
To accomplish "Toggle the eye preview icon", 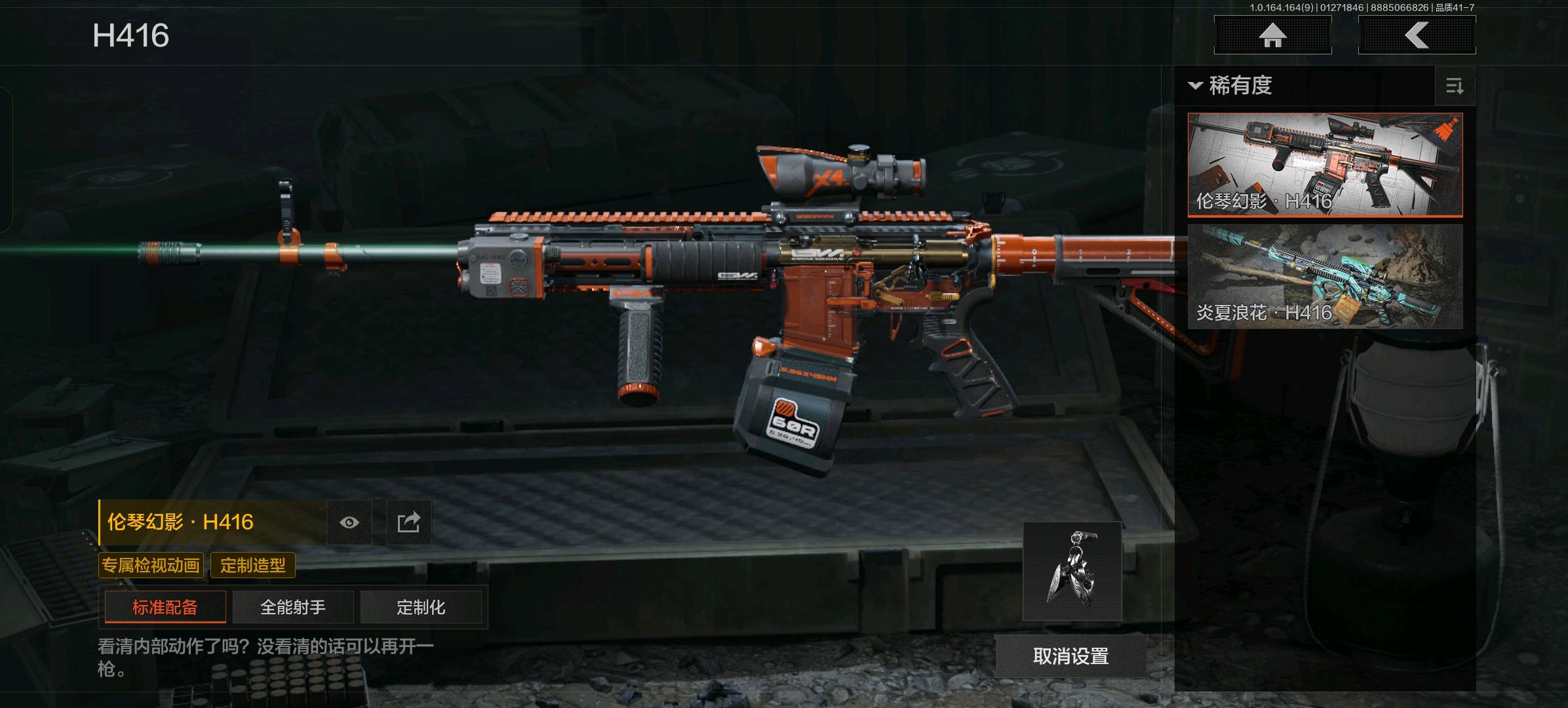I will [349, 522].
